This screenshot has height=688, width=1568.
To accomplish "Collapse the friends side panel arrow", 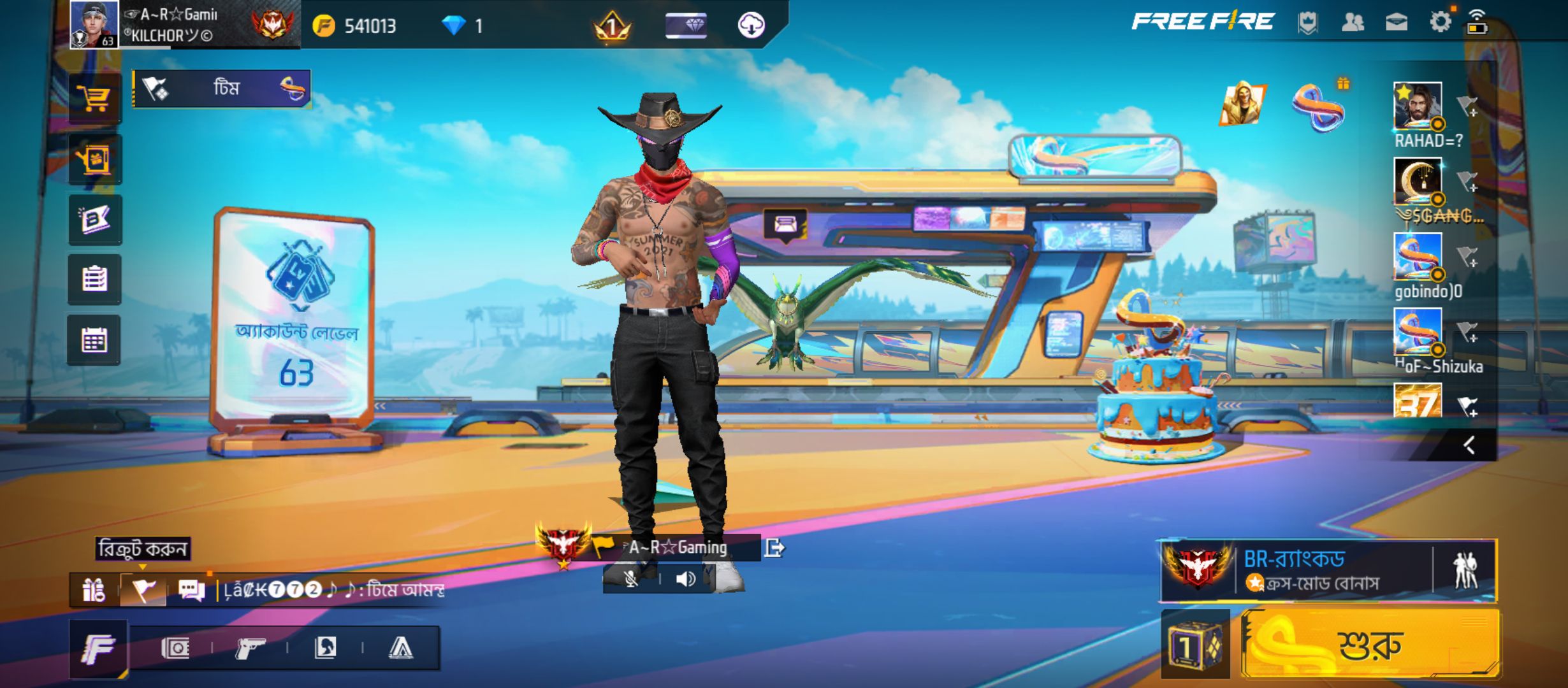I will tap(1469, 445).
